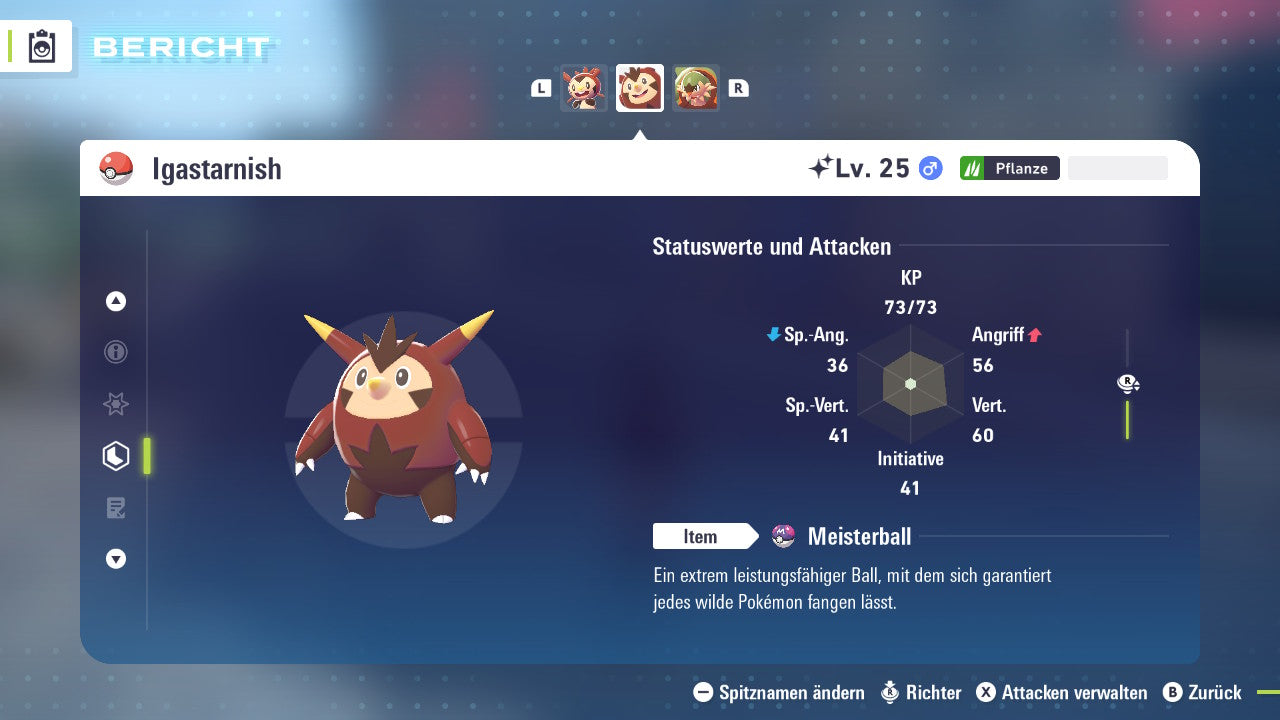The width and height of the screenshot is (1280, 720).
Task: Open the moves list sidebar icon
Action: (115, 508)
